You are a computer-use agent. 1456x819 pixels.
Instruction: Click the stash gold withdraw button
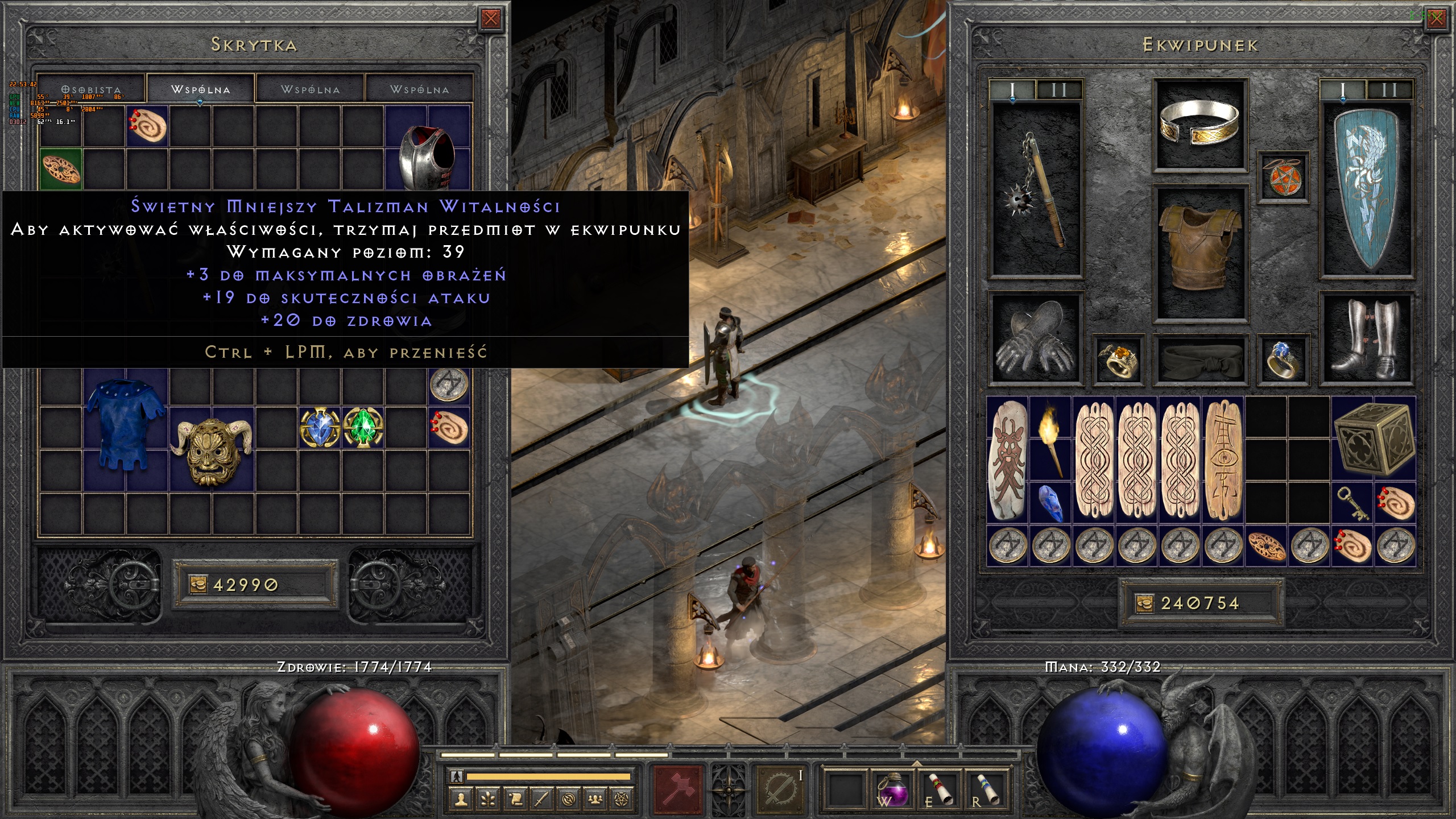click(x=197, y=585)
